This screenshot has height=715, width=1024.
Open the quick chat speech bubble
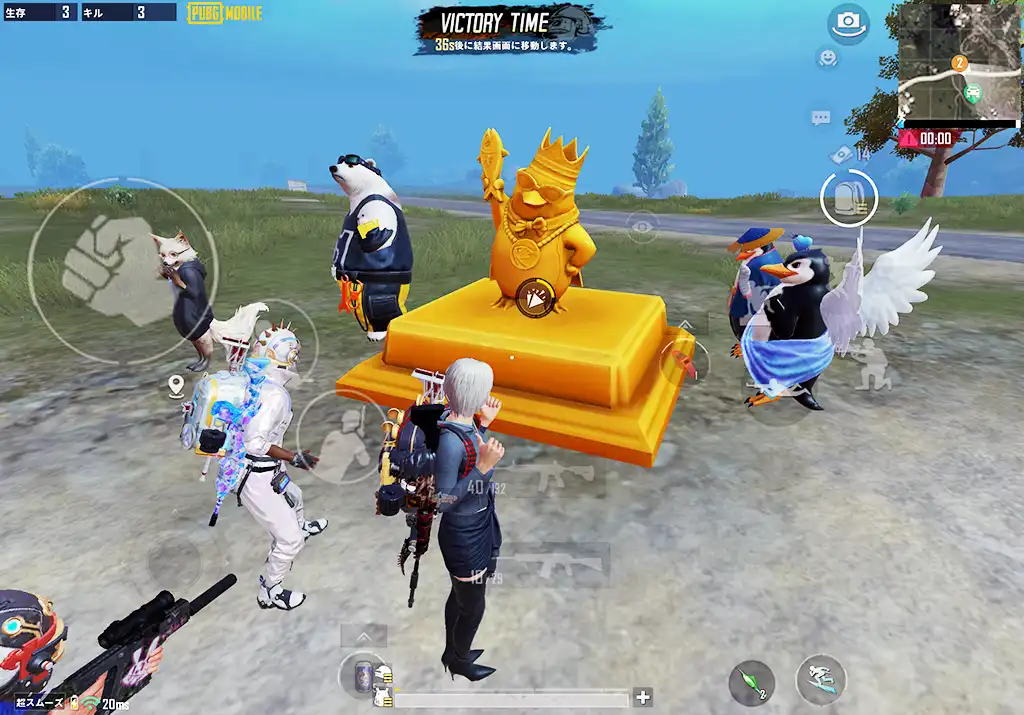pos(821,118)
